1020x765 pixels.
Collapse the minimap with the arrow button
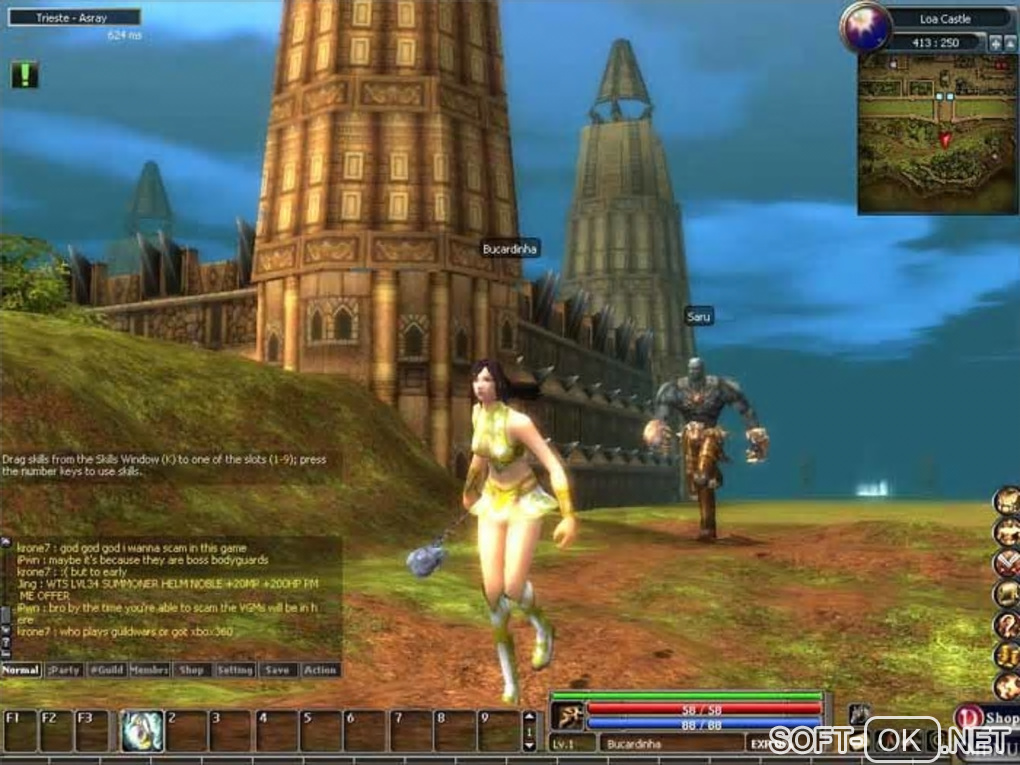1009,43
